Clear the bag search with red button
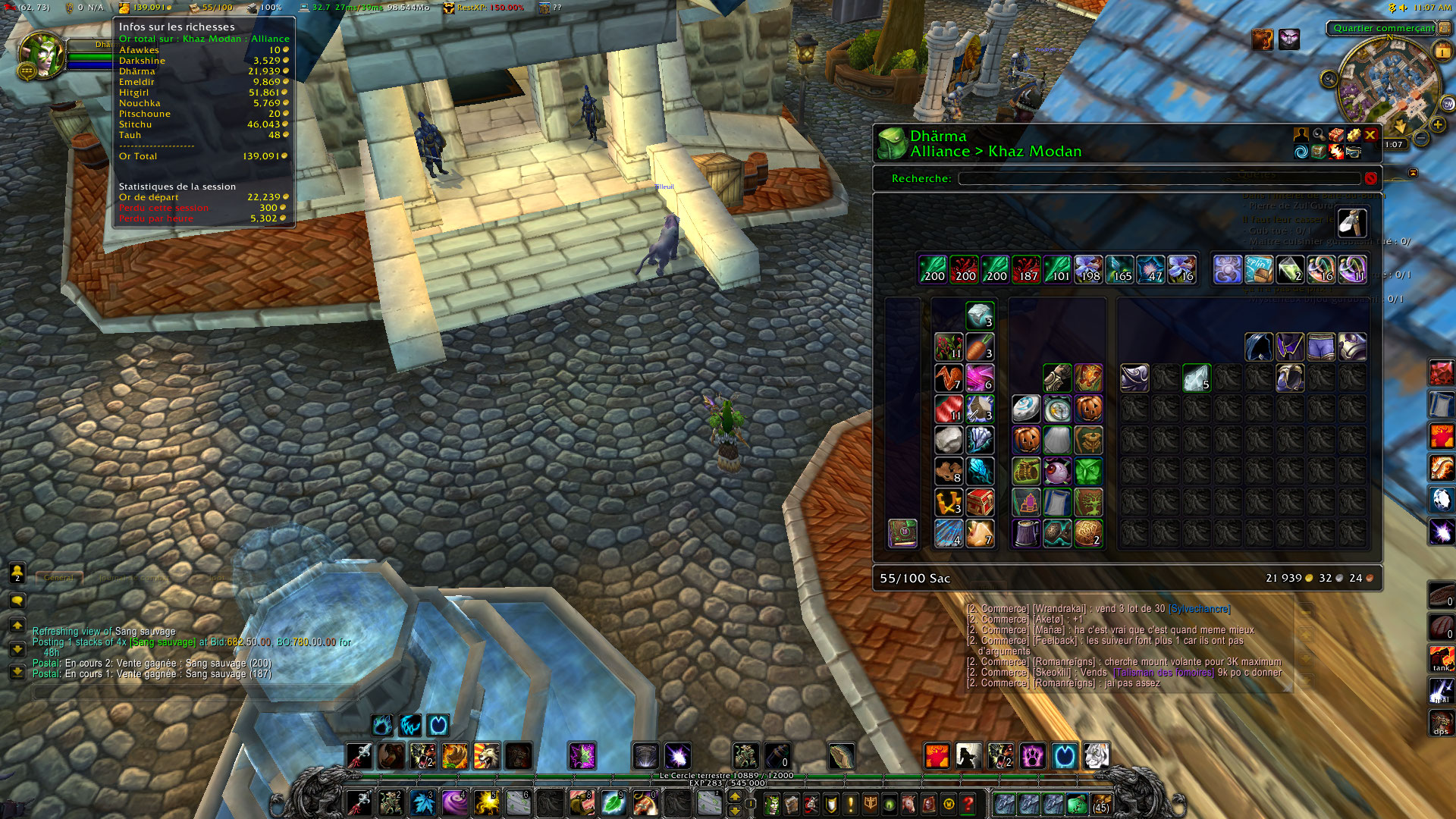The width and height of the screenshot is (1456, 819). 1370,178
